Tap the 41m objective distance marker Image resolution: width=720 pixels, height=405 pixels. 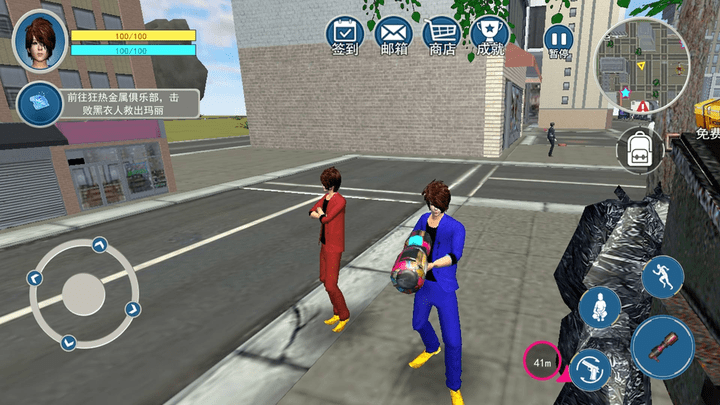542,361
